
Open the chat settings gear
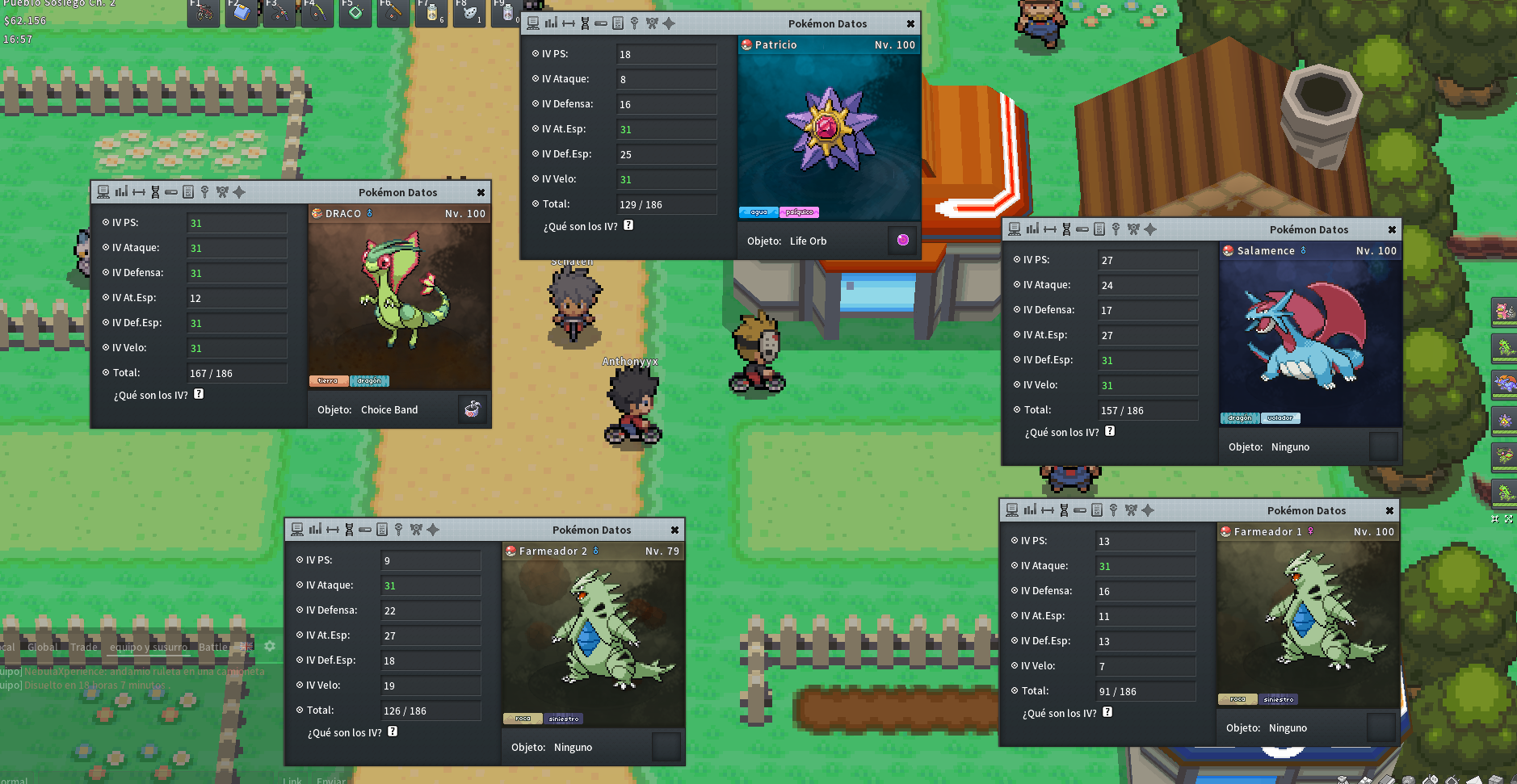point(269,646)
